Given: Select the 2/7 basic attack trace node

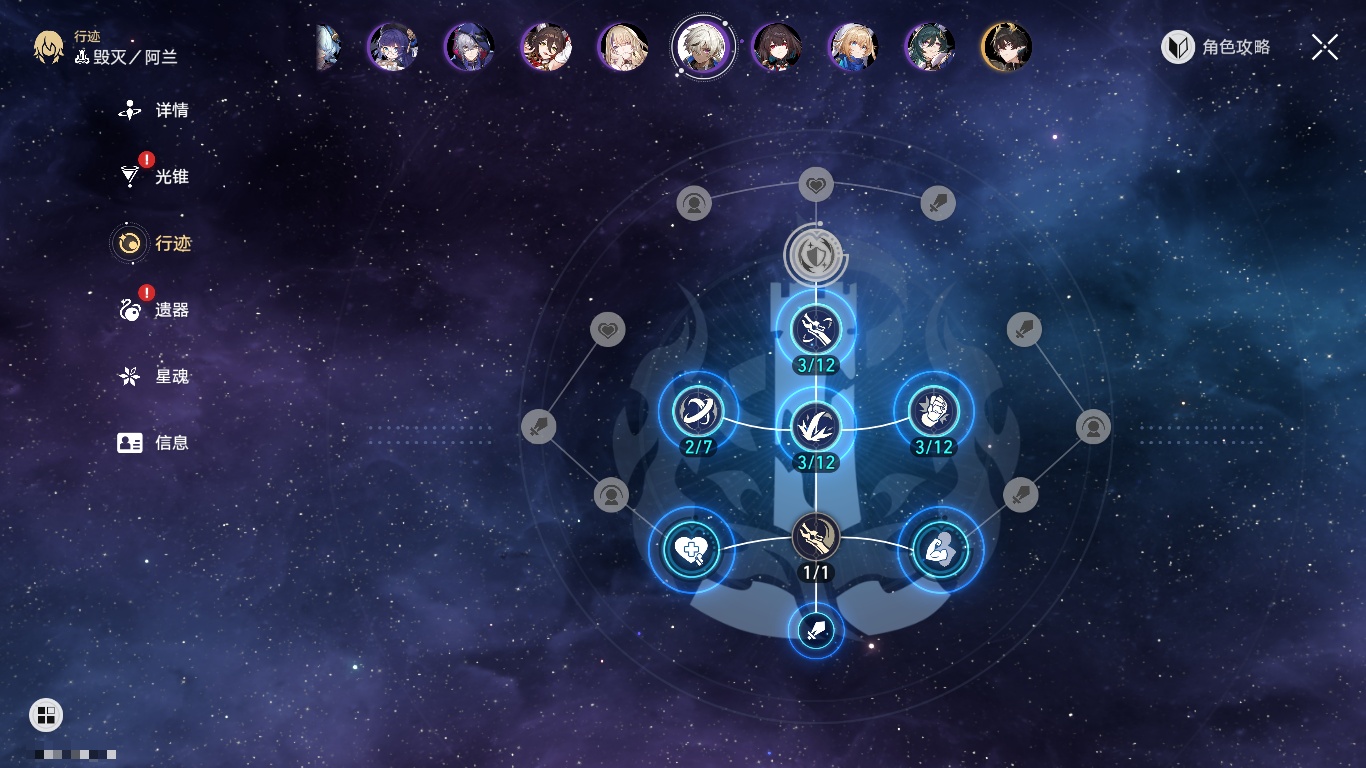Looking at the screenshot, I should (x=698, y=411).
